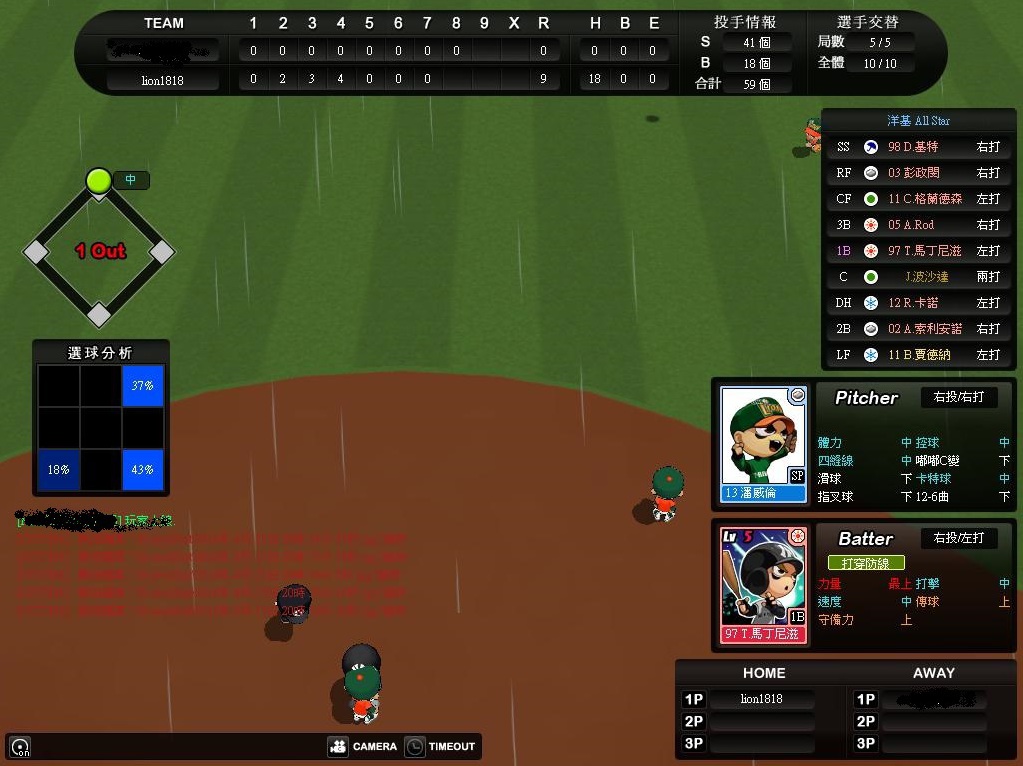Screen dimensions: 1023x766
Task: Select LF 11 B.賈德納 lineup row
Action: pyautogui.click(x=918, y=355)
